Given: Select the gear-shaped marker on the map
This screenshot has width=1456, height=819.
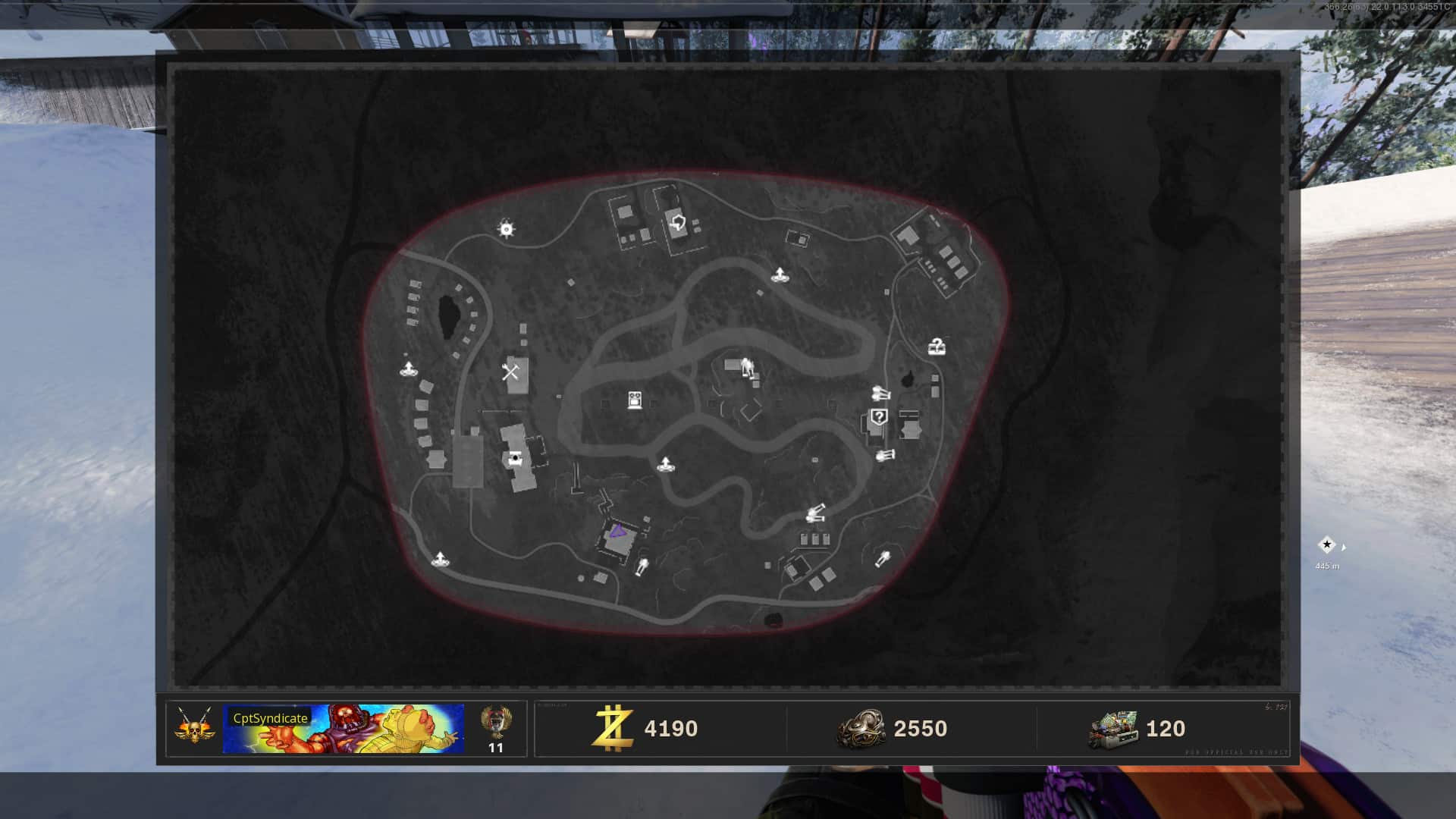Looking at the screenshot, I should click(x=507, y=228).
